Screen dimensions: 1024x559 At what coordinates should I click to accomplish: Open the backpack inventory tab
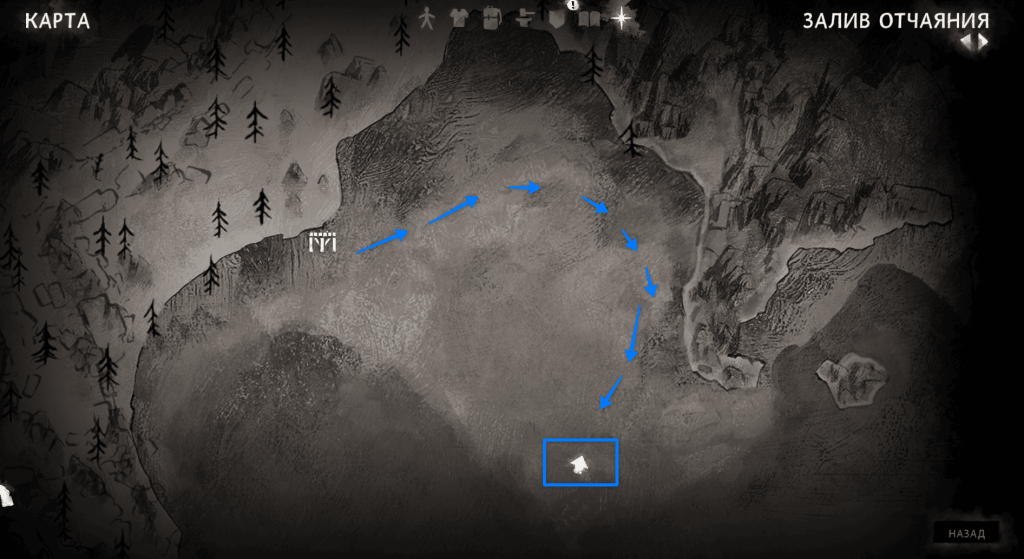(491, 19)
